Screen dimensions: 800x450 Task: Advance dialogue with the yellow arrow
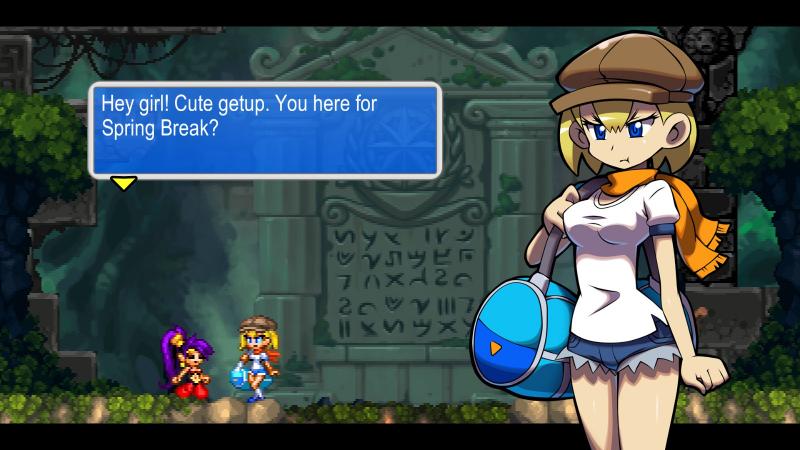click(123, 183)
